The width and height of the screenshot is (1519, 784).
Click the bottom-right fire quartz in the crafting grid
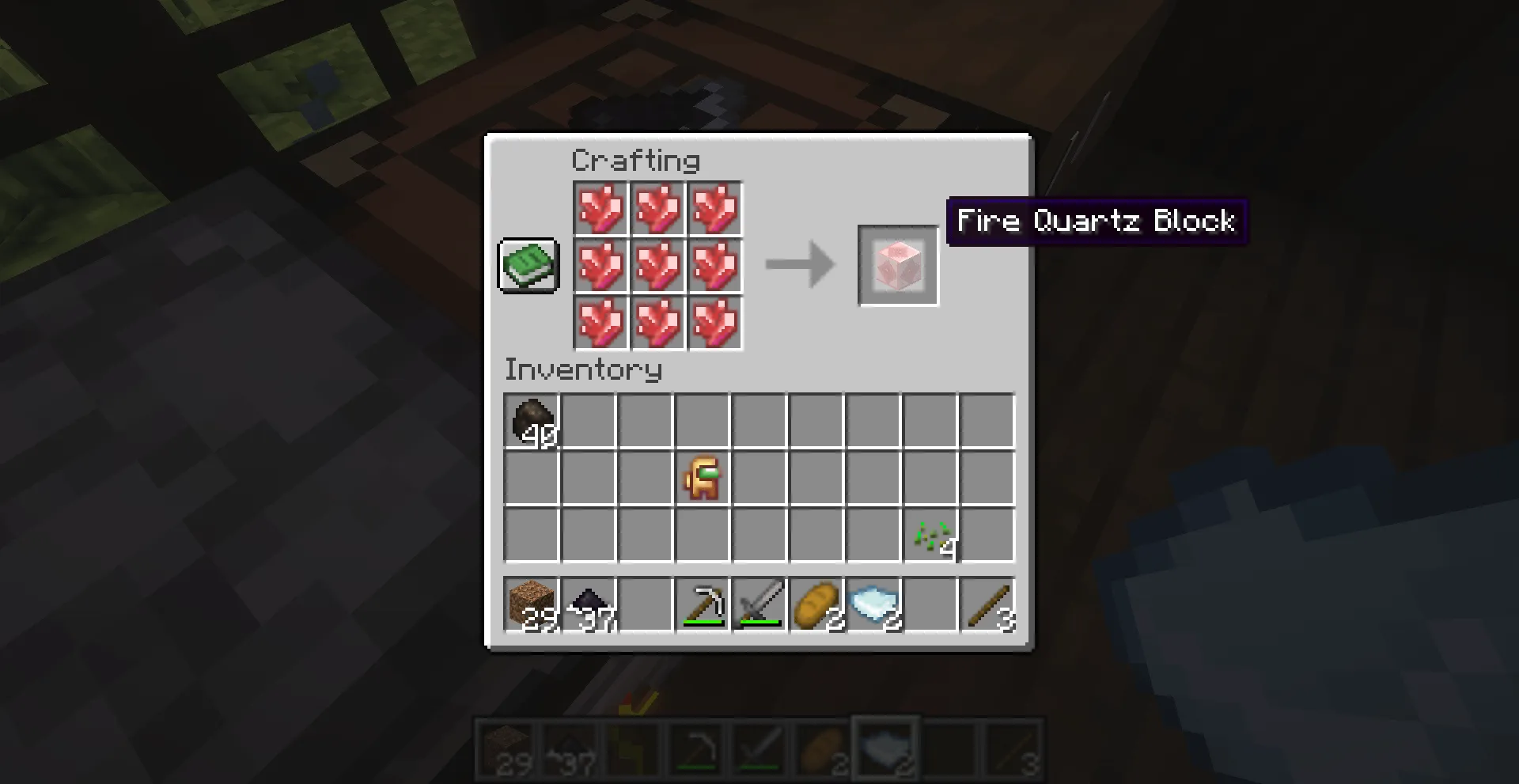(714, 323)
